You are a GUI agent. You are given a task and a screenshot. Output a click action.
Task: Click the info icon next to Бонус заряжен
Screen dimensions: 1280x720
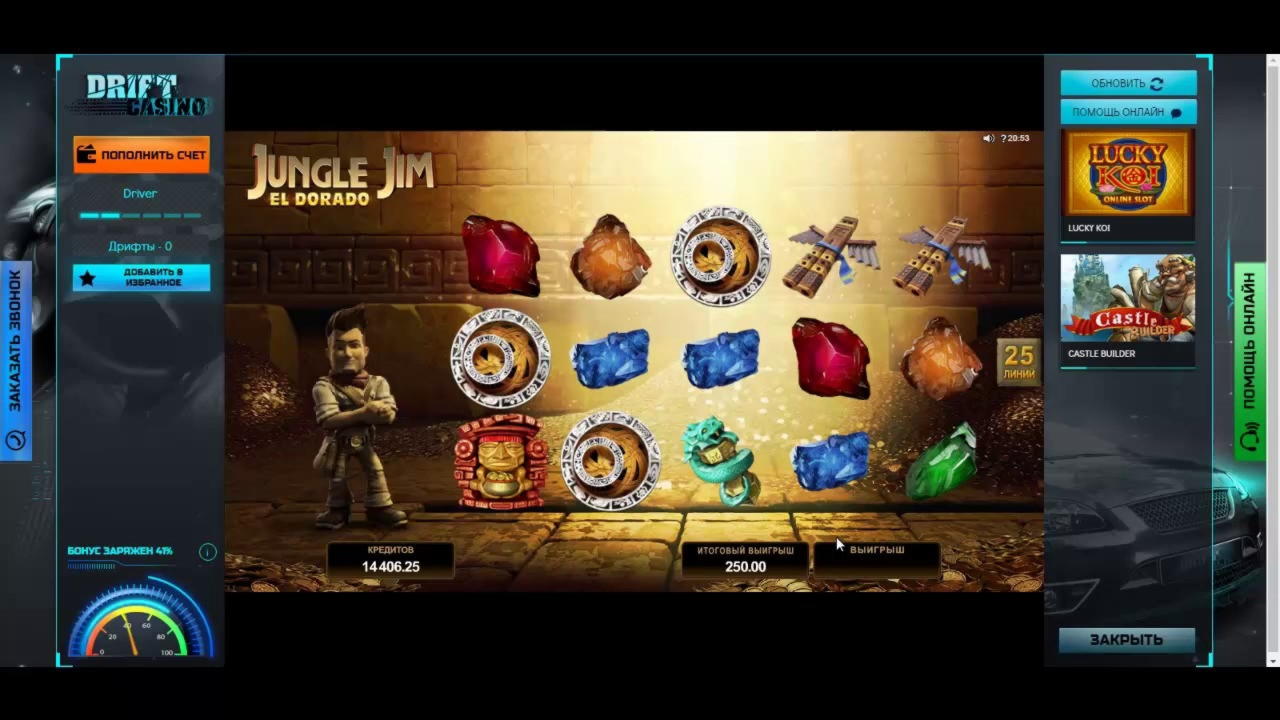pos(207,551)
